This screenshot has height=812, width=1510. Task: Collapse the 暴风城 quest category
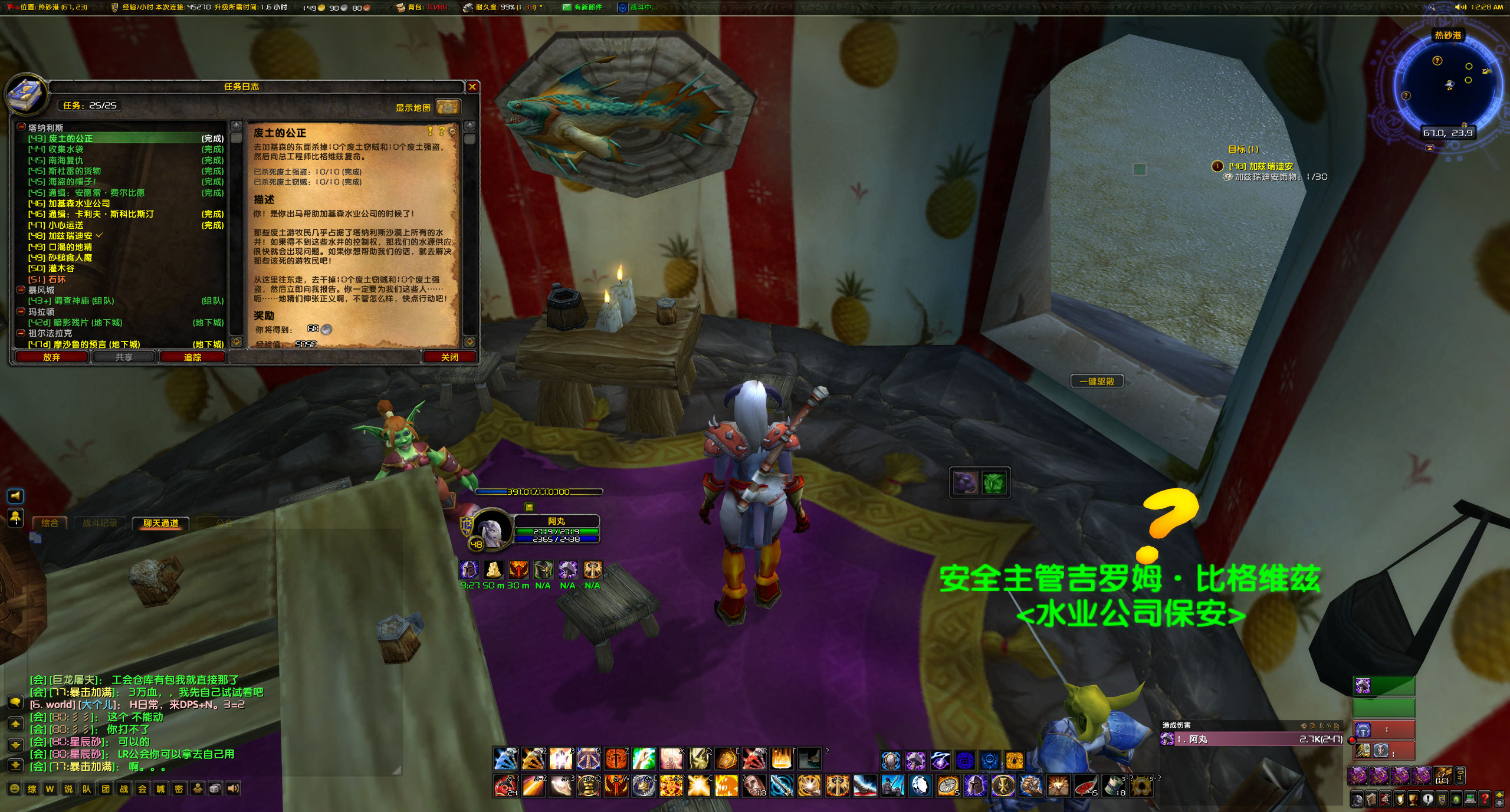[x=21, y=290]
